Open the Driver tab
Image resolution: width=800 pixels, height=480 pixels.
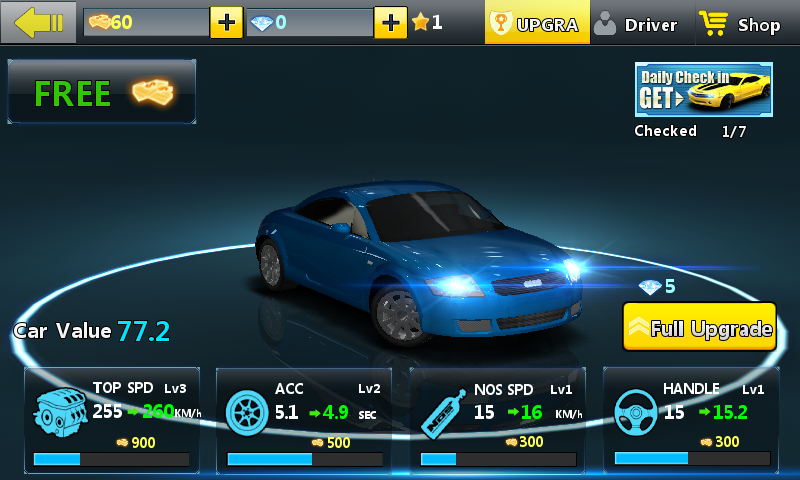(x=637, y=24)
